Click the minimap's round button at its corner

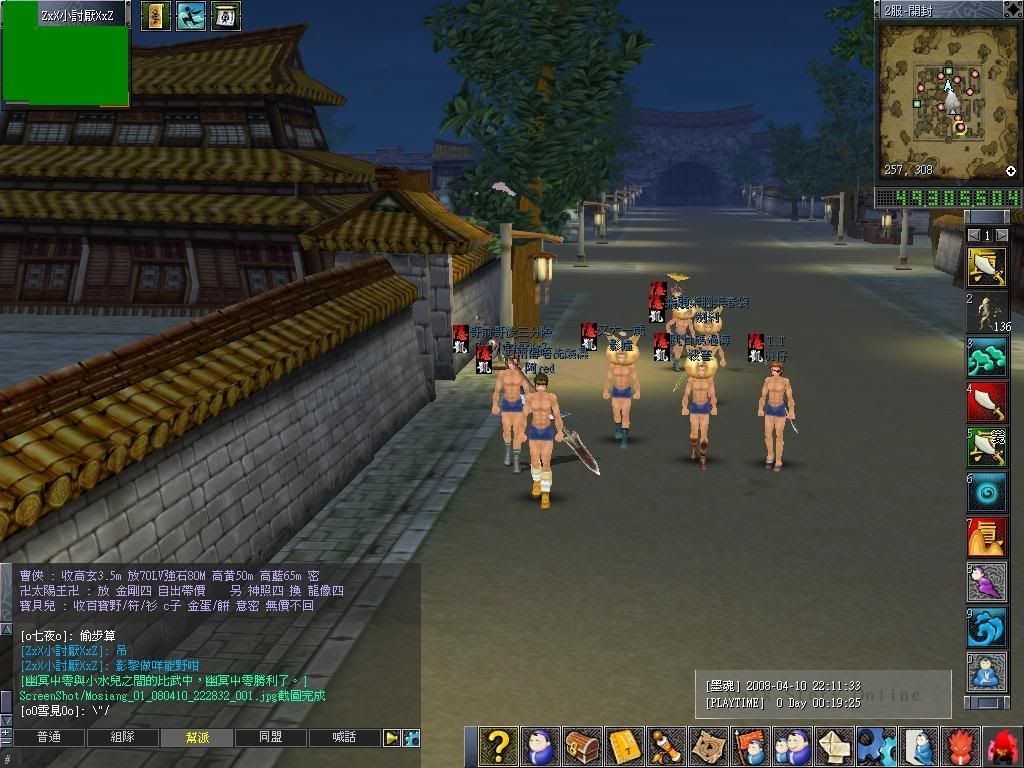click(x=1011, y=171)
